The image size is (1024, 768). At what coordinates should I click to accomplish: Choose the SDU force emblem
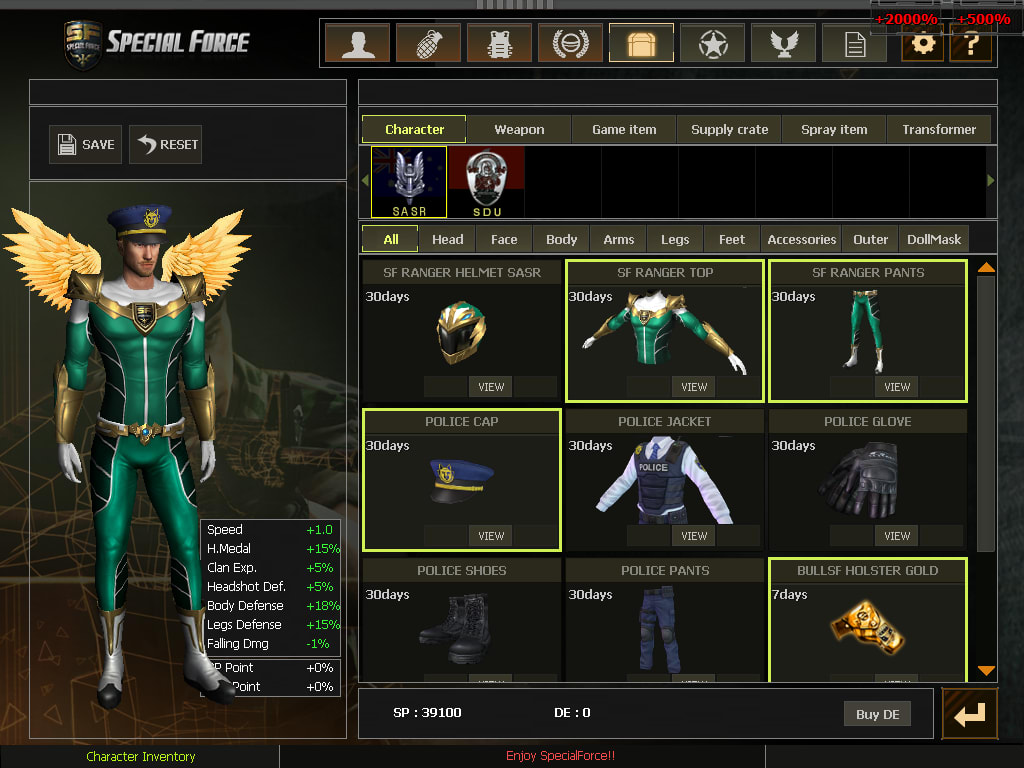pos(486,181)
